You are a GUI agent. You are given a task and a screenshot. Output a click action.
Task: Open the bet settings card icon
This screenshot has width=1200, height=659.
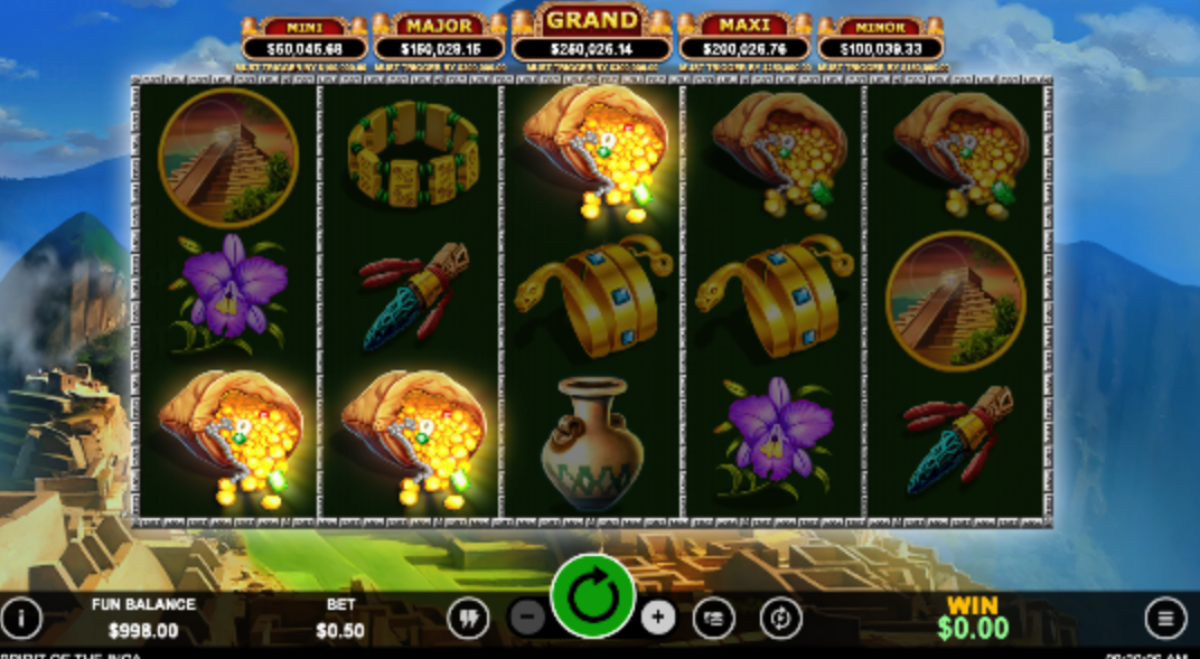714,619
